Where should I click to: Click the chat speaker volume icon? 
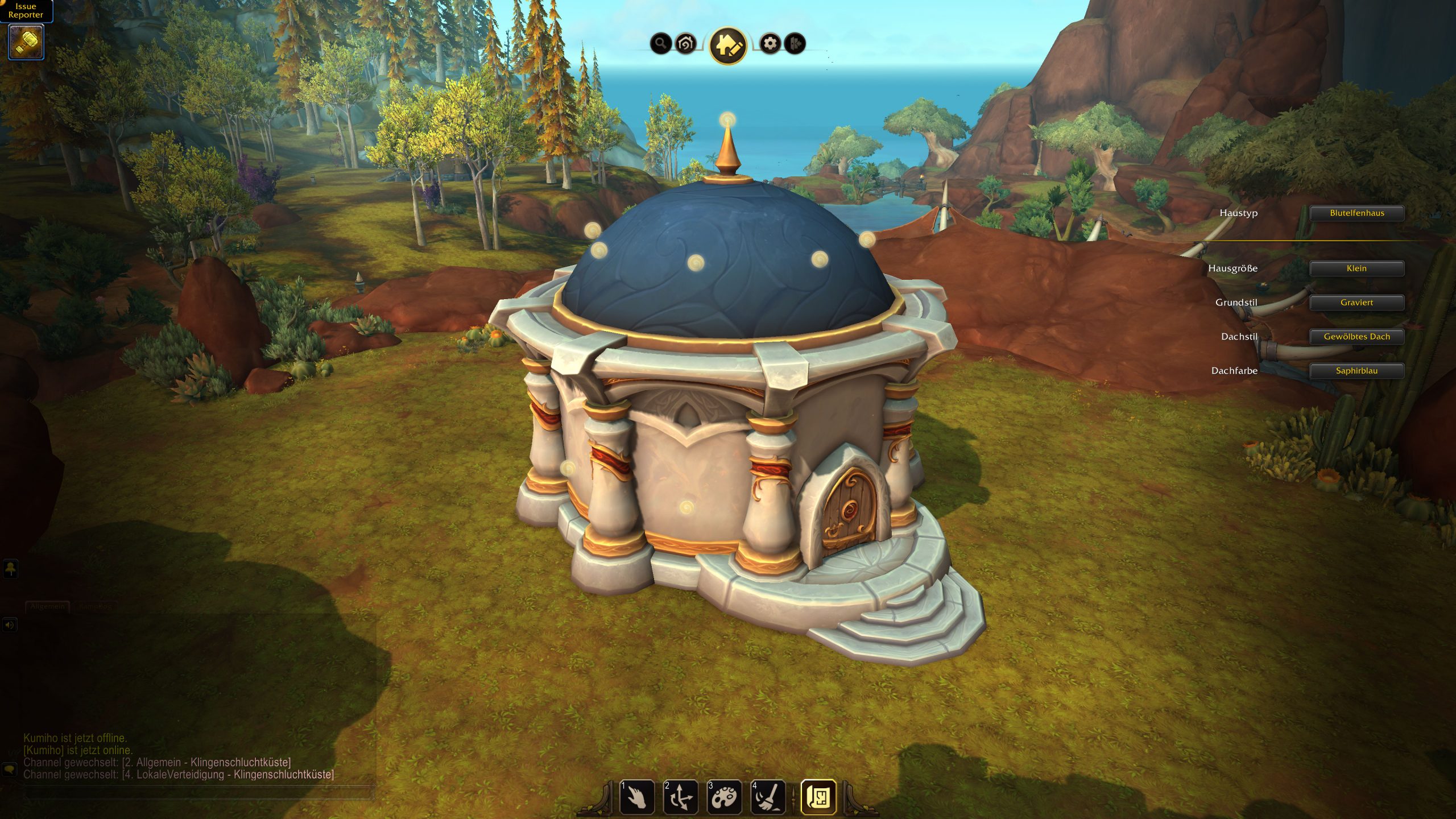10,625
